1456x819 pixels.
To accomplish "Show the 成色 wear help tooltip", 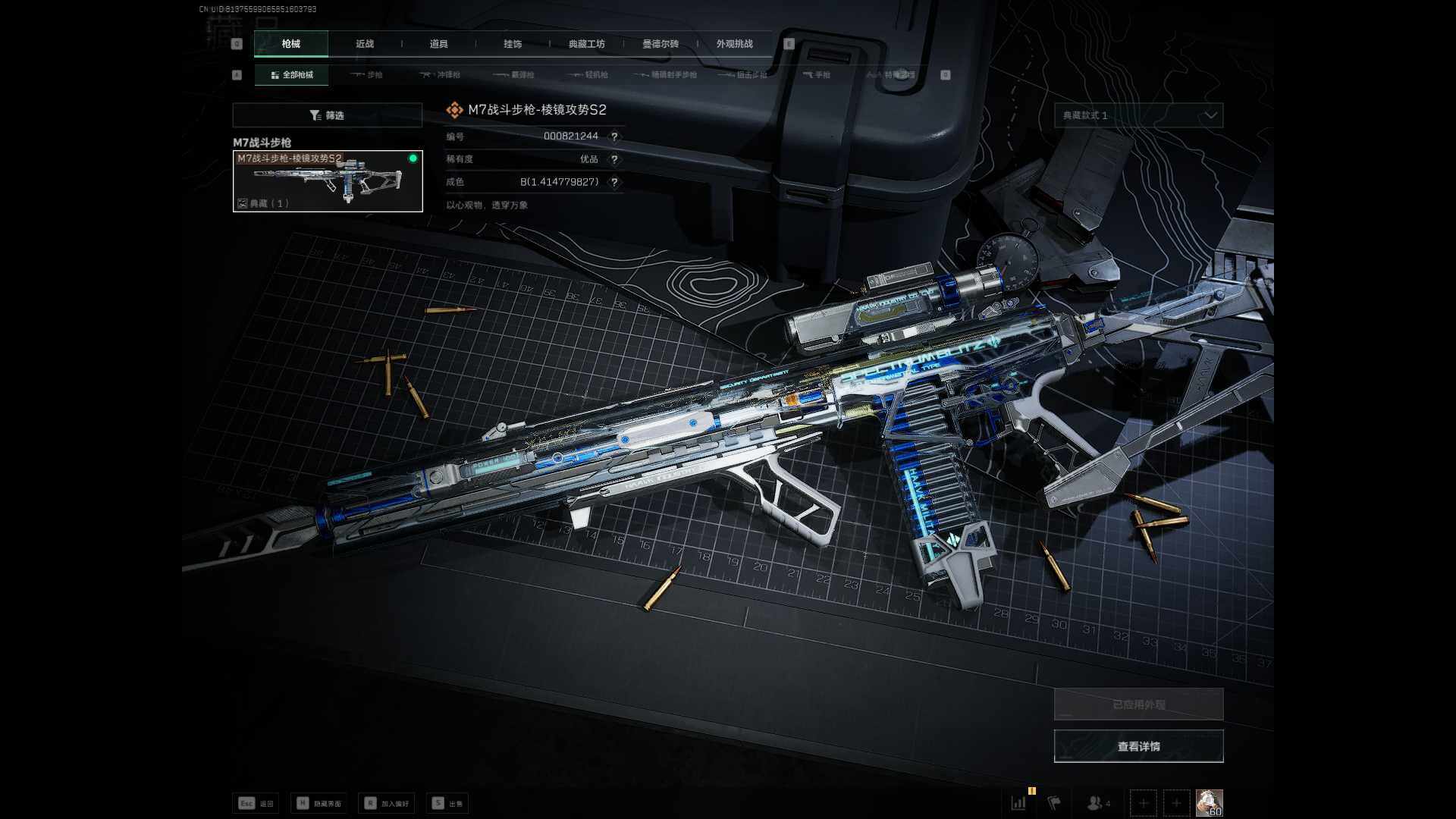I will click(x=614, y=182).
